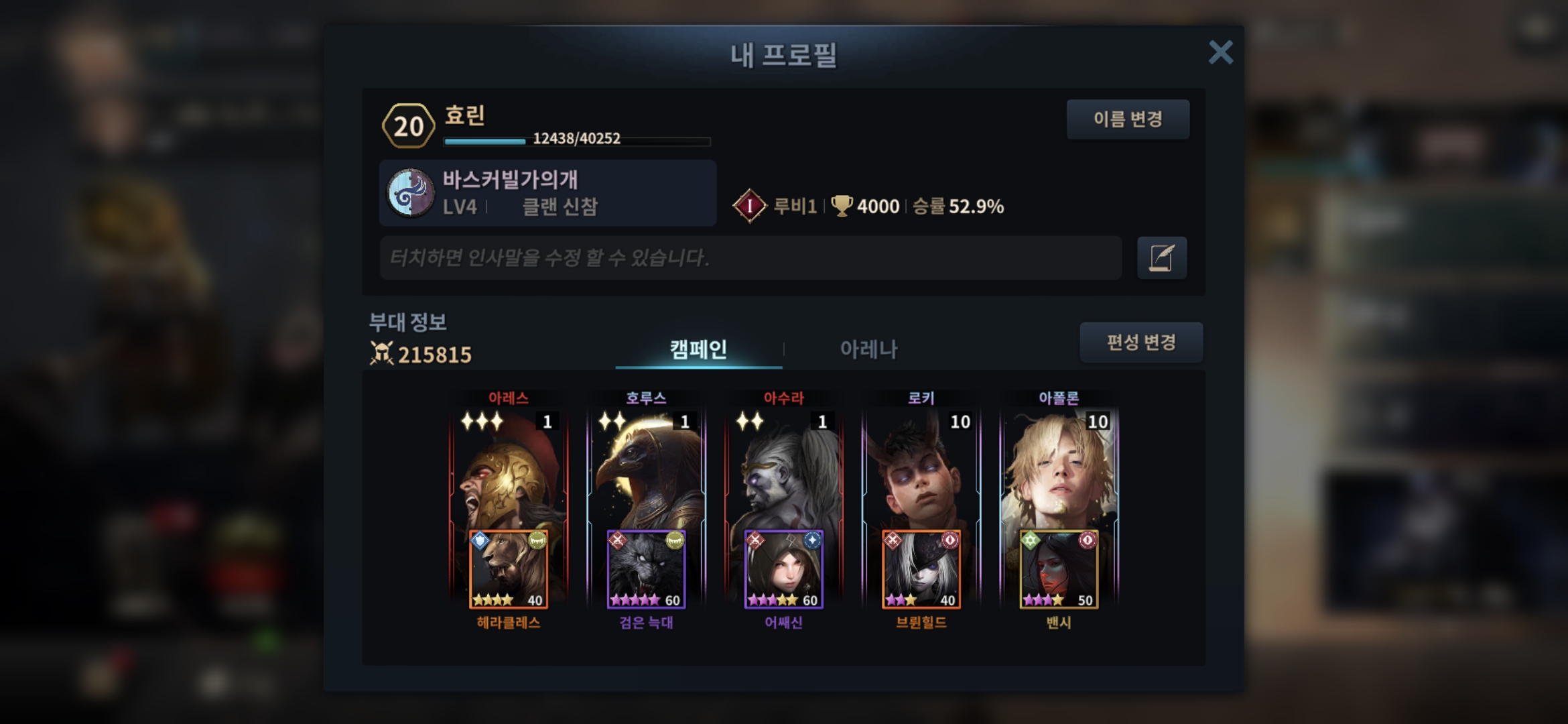This screenshot has height=724, width=1568.
Task: Inspect the 헤라클레스 hero portrait
Action: click(x=509, y=570)
